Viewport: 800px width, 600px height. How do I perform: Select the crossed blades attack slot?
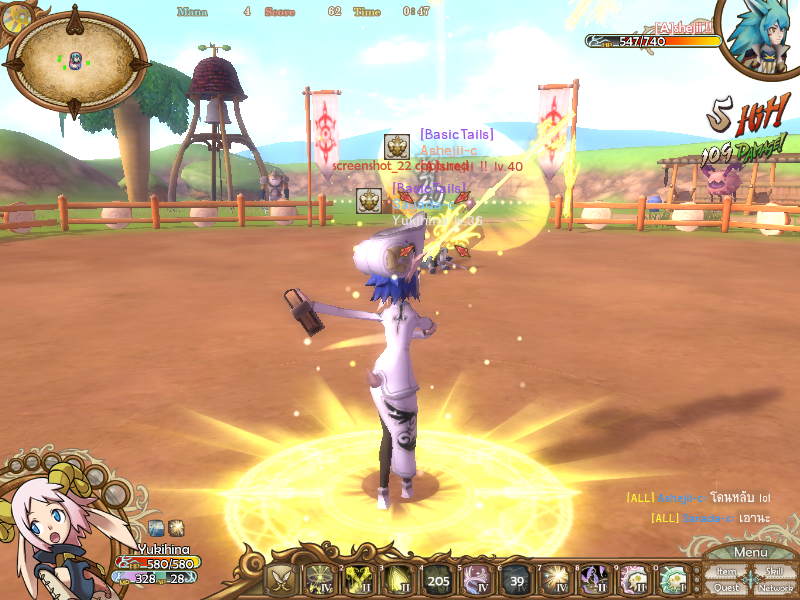[x=281, y=579]
